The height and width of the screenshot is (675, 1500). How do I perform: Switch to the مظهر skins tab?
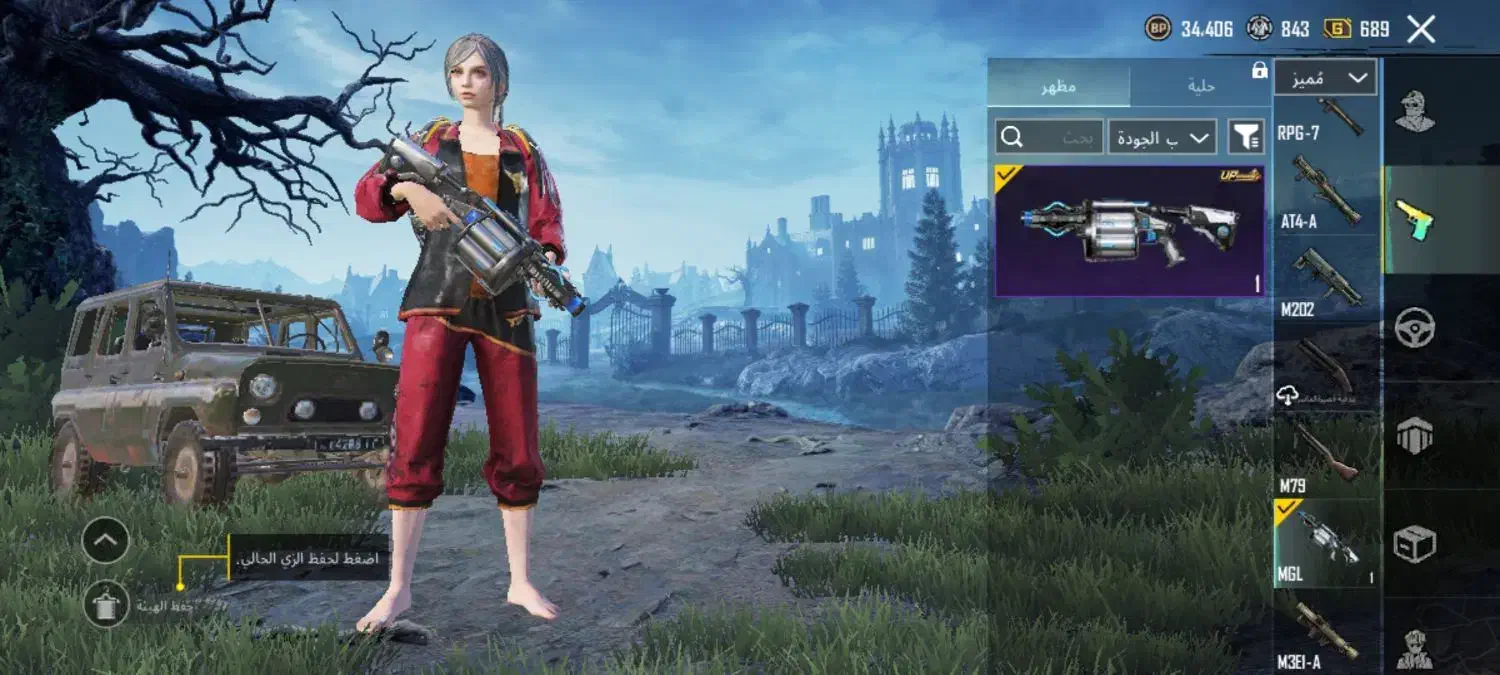(1059, 86)
